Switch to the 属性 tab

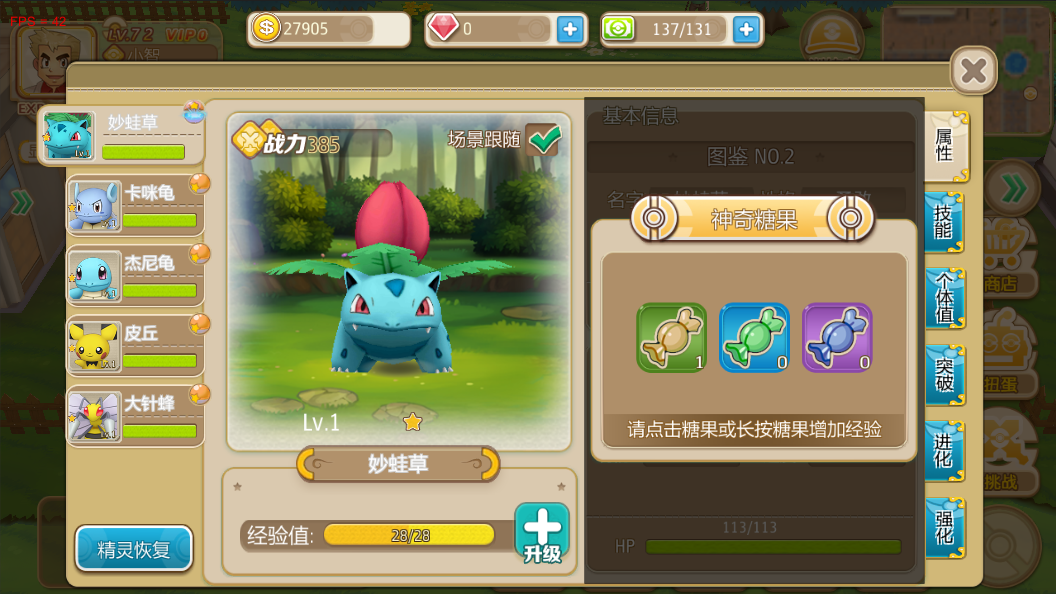point(944,146)
